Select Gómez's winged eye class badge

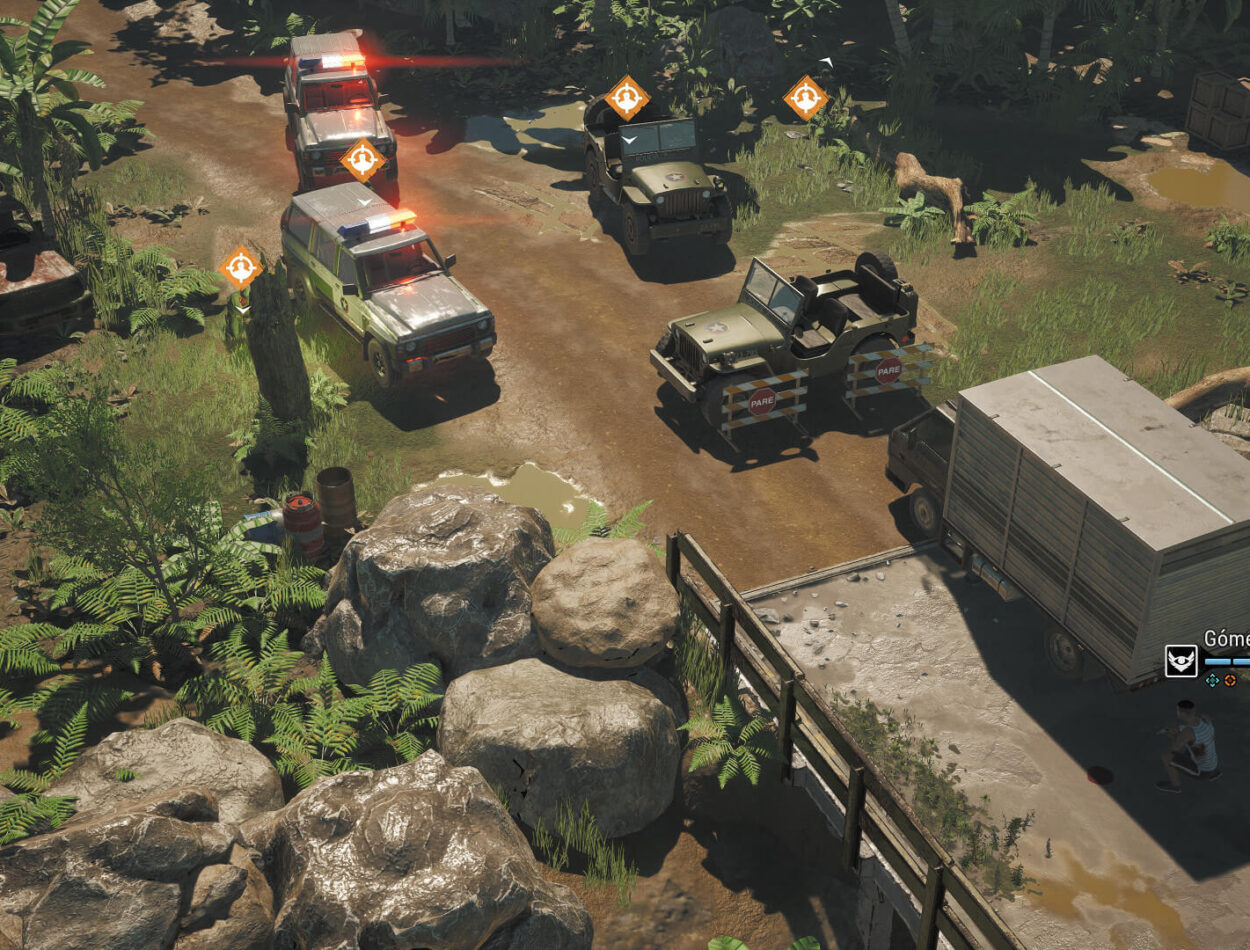click(x=1181, y=660)
